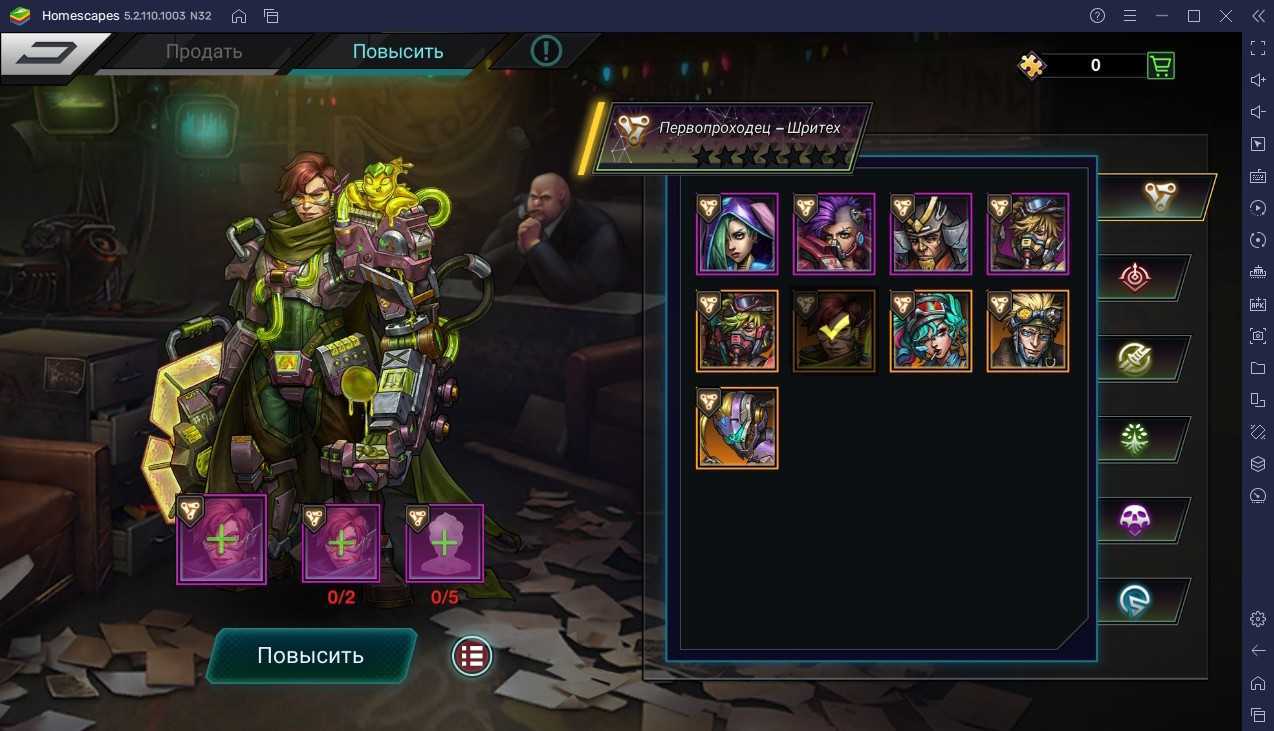The height and width of the screenshot is (731, 1274).
Task: Filter heroes by pink skull faction
Action: 1135,520
